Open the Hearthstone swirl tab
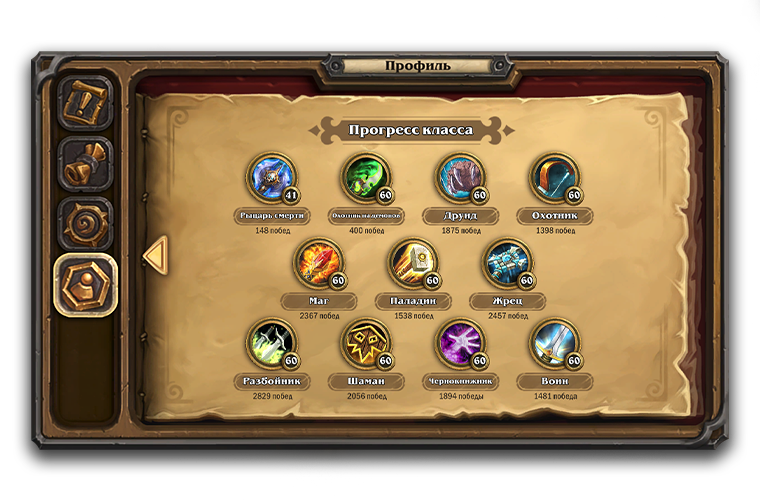The height and width of the screenshot is (500, 760). tap(85, 225)
